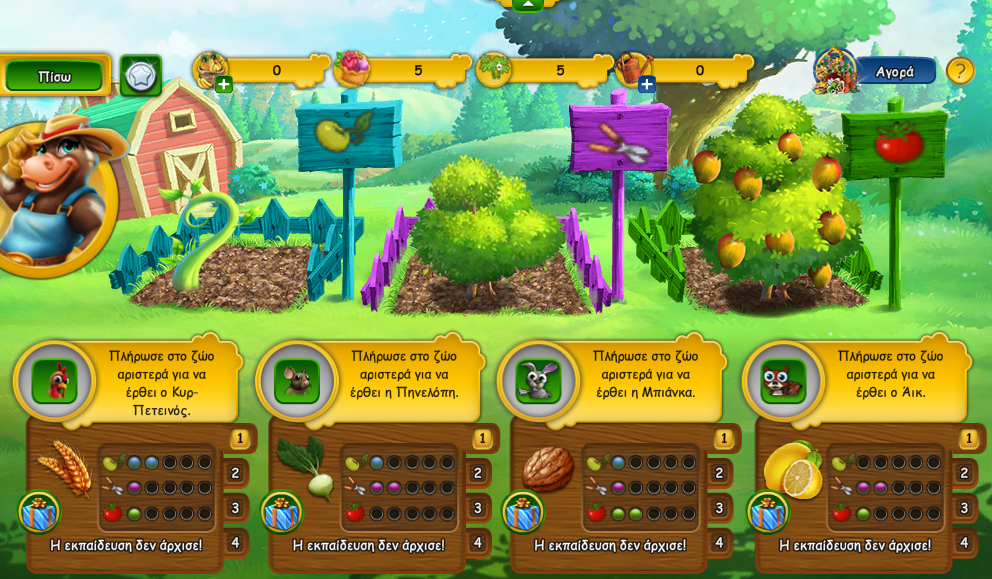Switch to level tab 2 on wheat card
The image size is (992, 579).
pos(236,473)
